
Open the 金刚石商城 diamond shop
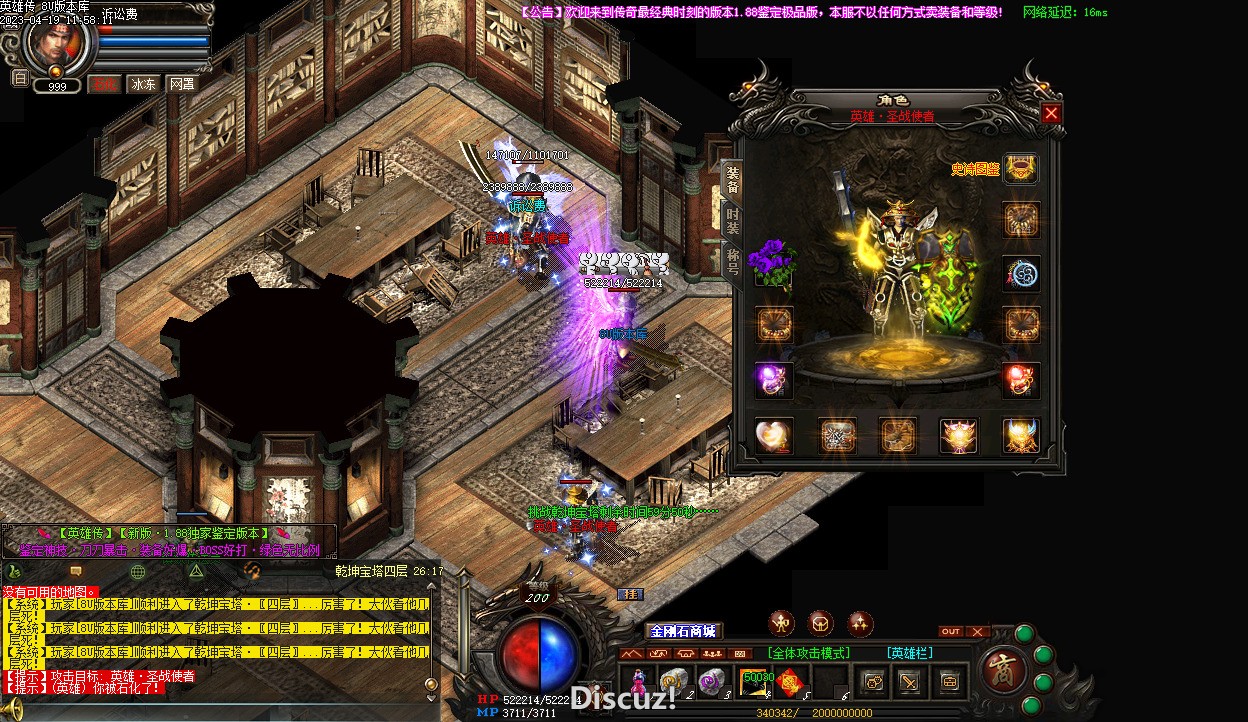tap(683, 631)
